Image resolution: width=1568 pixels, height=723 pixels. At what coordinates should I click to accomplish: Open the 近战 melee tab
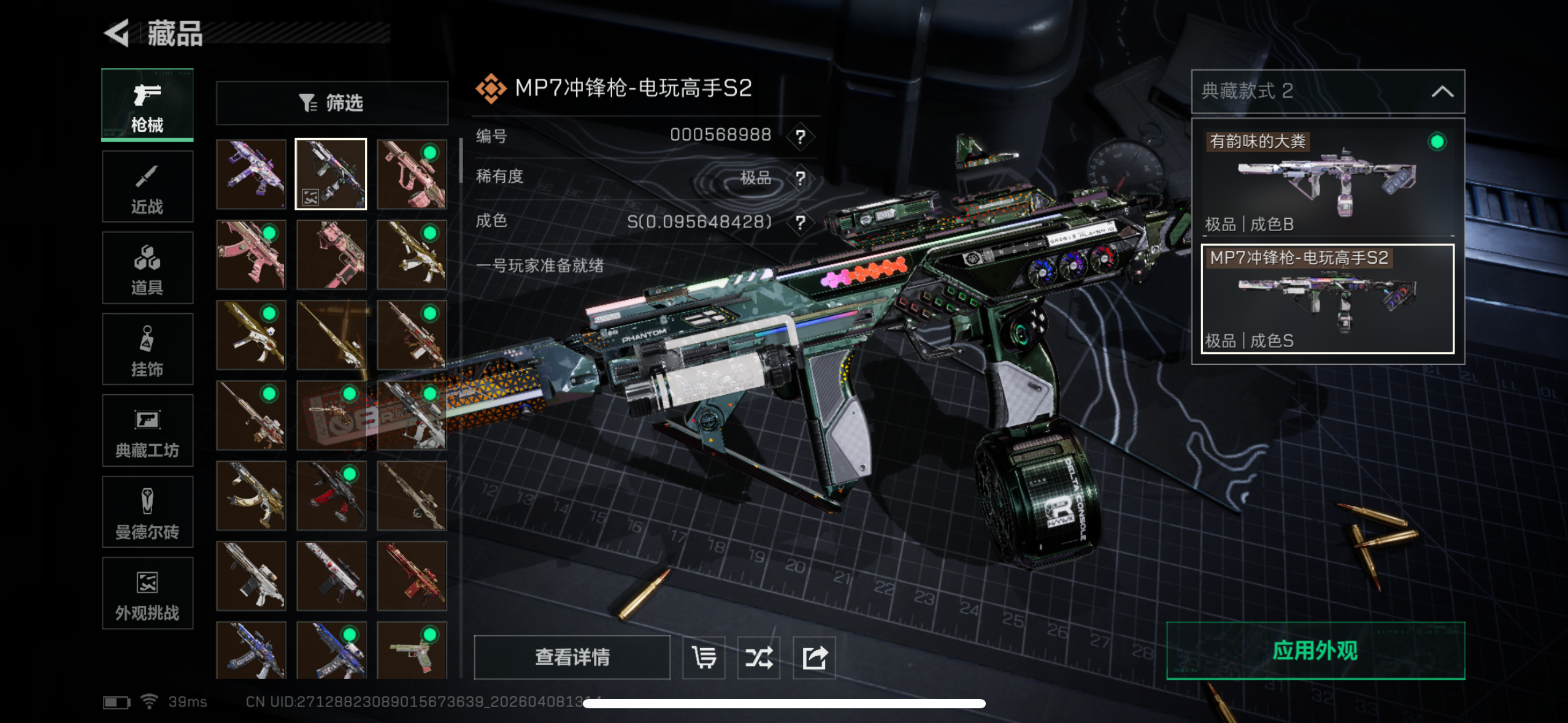click(147, 186)
